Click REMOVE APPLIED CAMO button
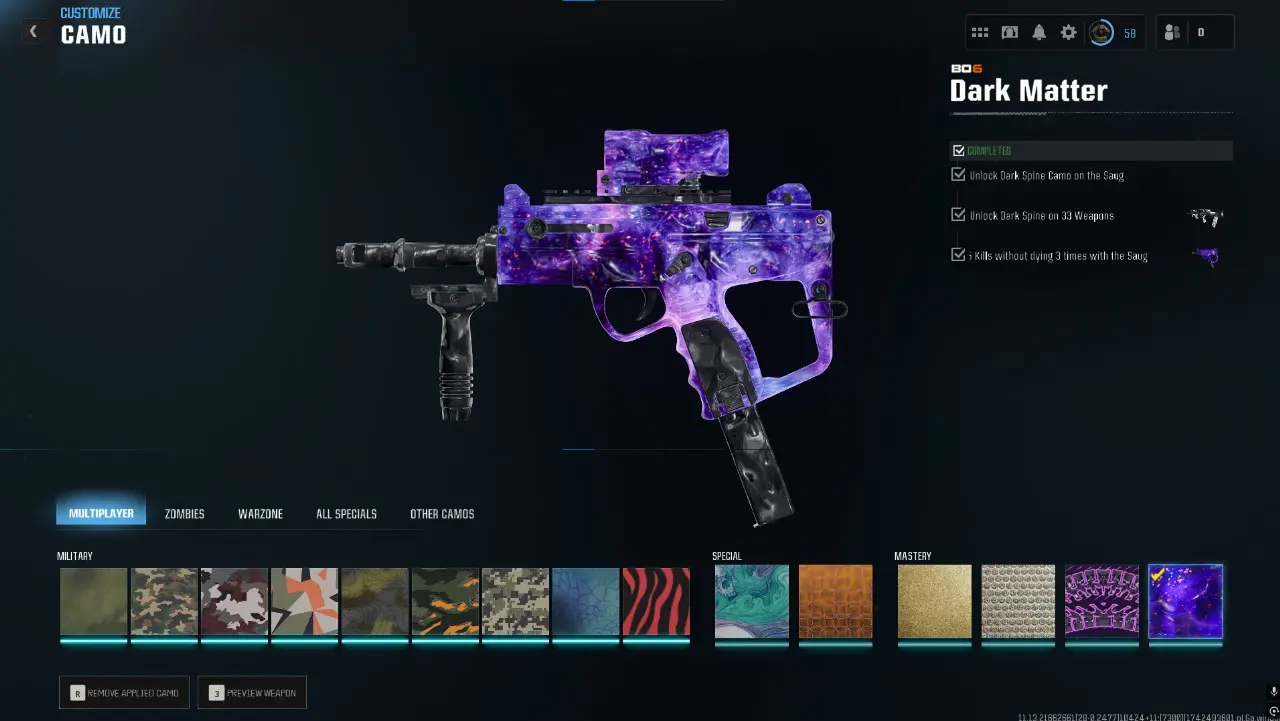Screen dimensions: 1280x721 coord(123,692)
